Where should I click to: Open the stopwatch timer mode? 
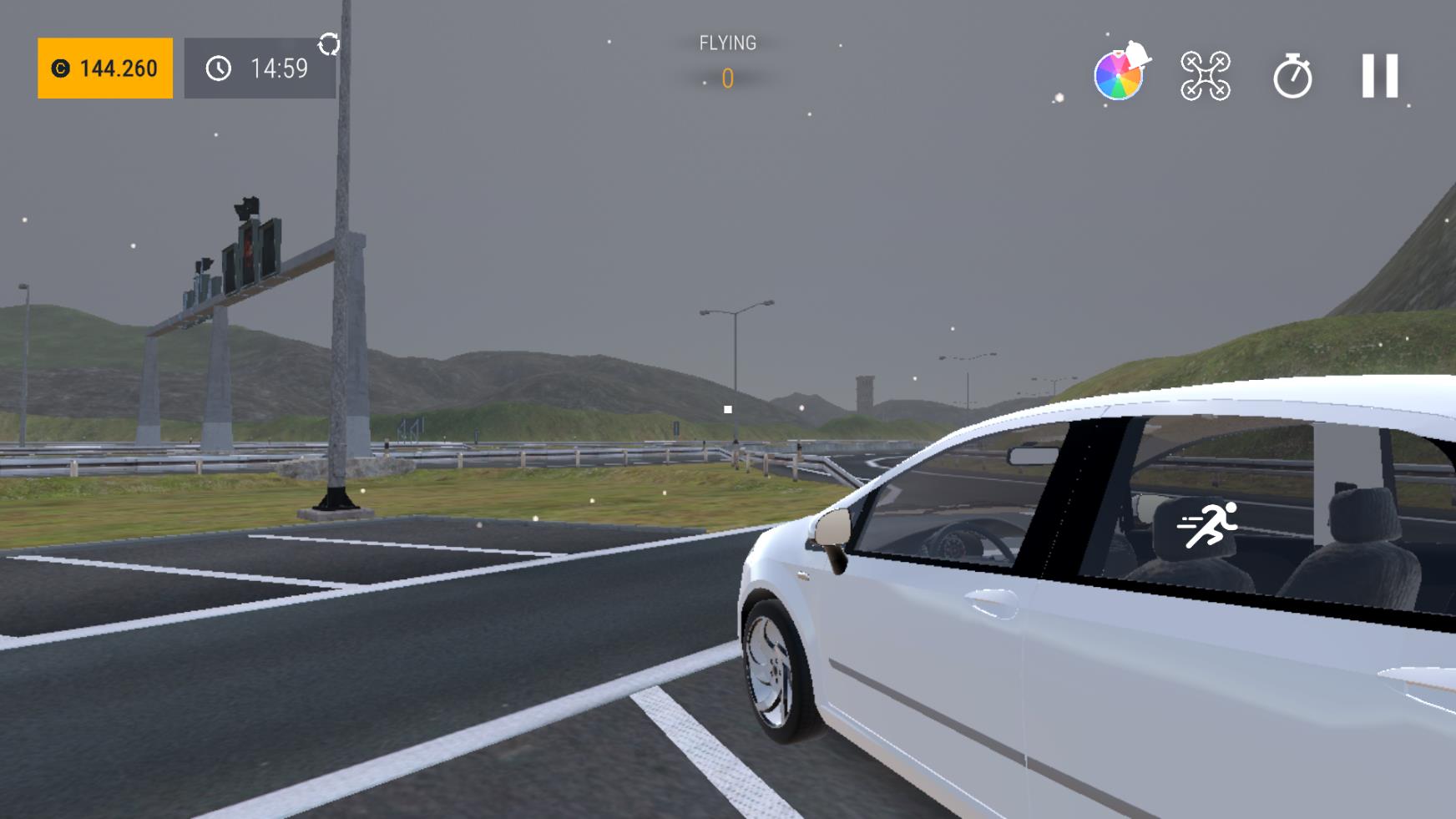(x=1292, y=76)
